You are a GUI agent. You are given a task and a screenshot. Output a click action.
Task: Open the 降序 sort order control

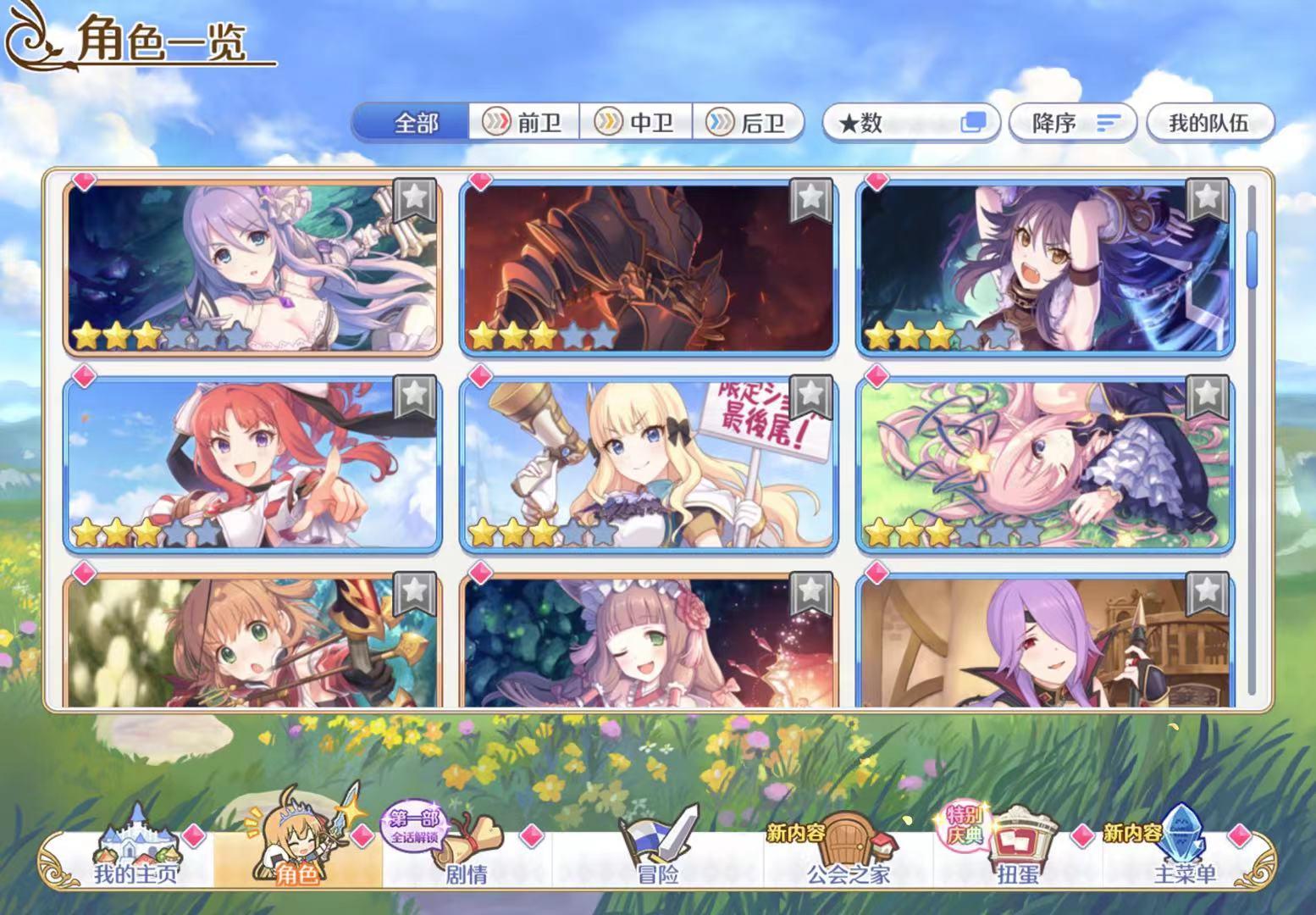(1073, 123)
